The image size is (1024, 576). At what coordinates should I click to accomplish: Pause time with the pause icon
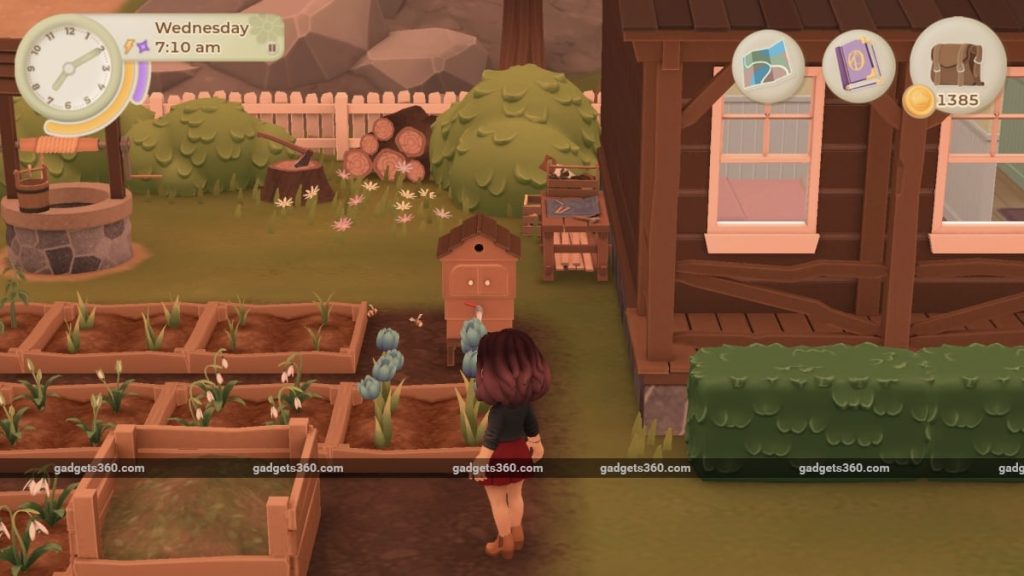[x=272, y=47]
